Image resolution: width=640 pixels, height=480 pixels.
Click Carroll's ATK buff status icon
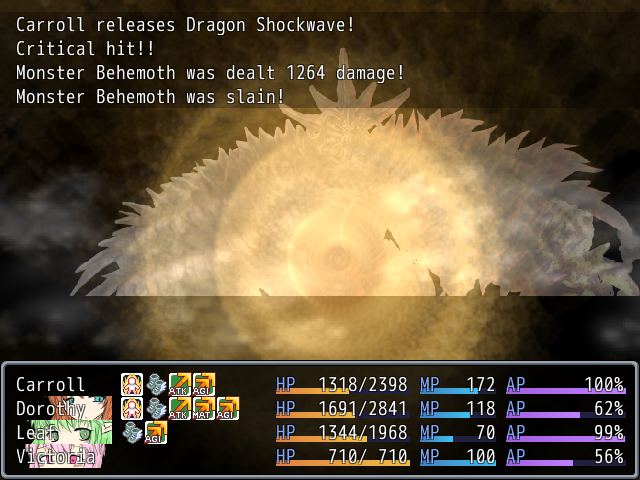[180, 384]
